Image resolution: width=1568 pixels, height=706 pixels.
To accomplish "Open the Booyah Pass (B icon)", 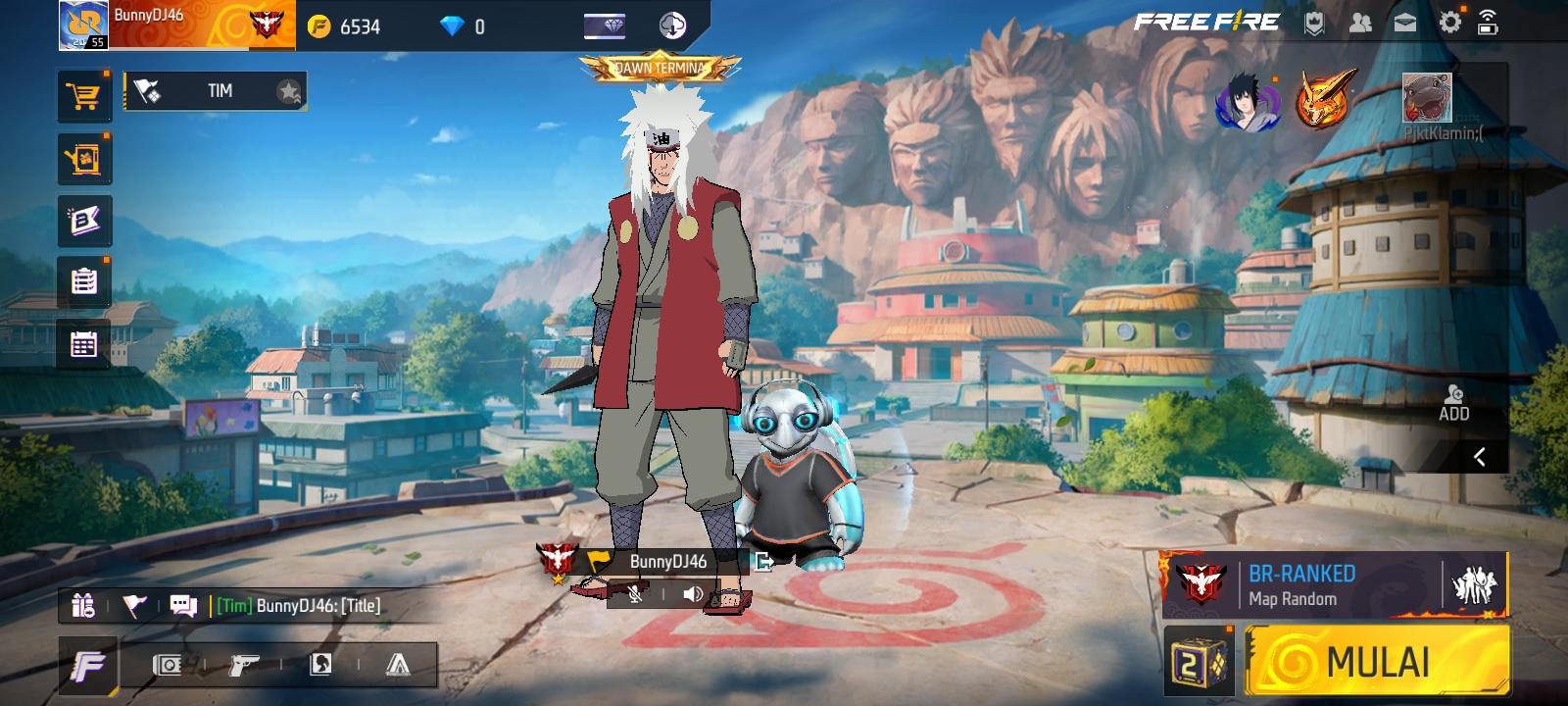I will (83, 221).
